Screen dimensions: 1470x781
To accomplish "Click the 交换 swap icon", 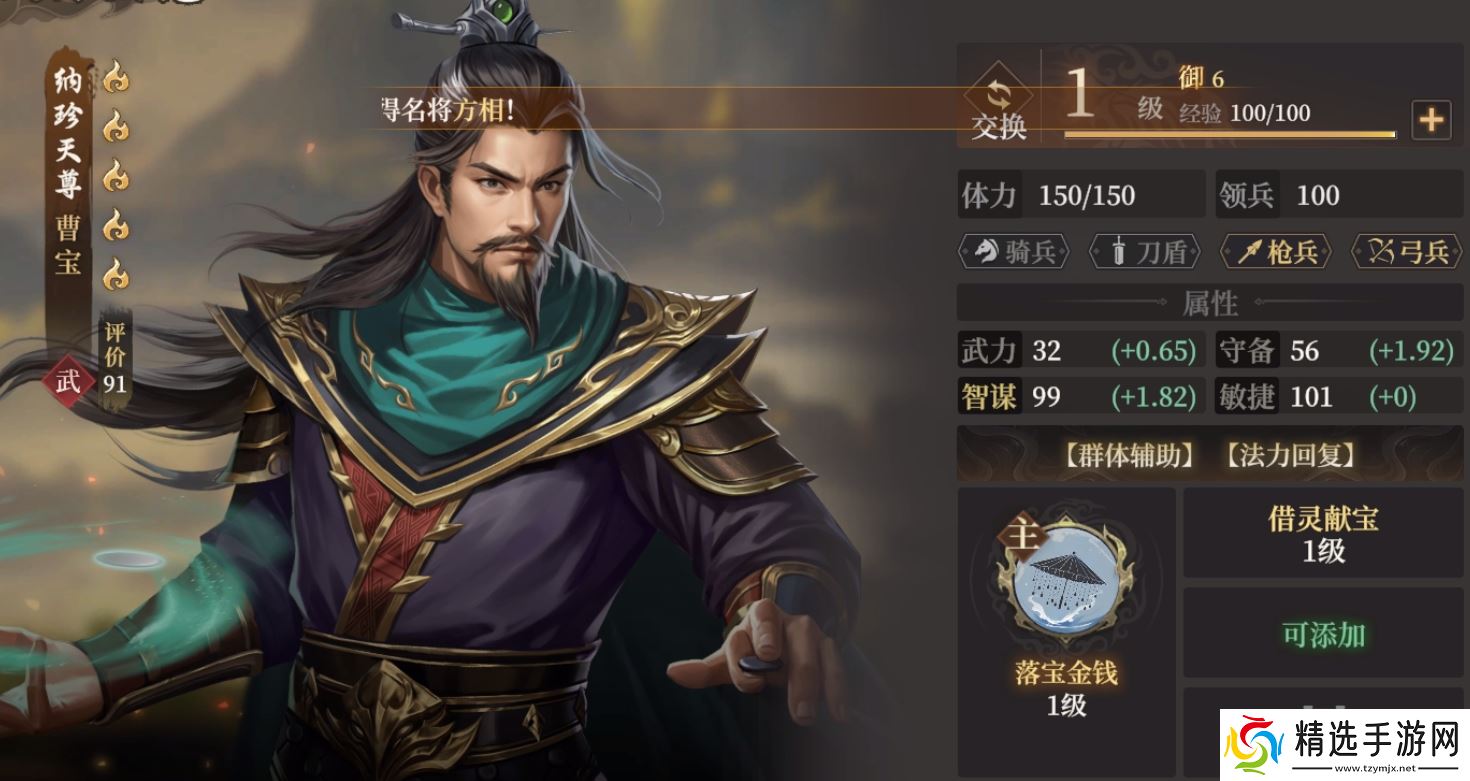I will [x=997, y=99].
